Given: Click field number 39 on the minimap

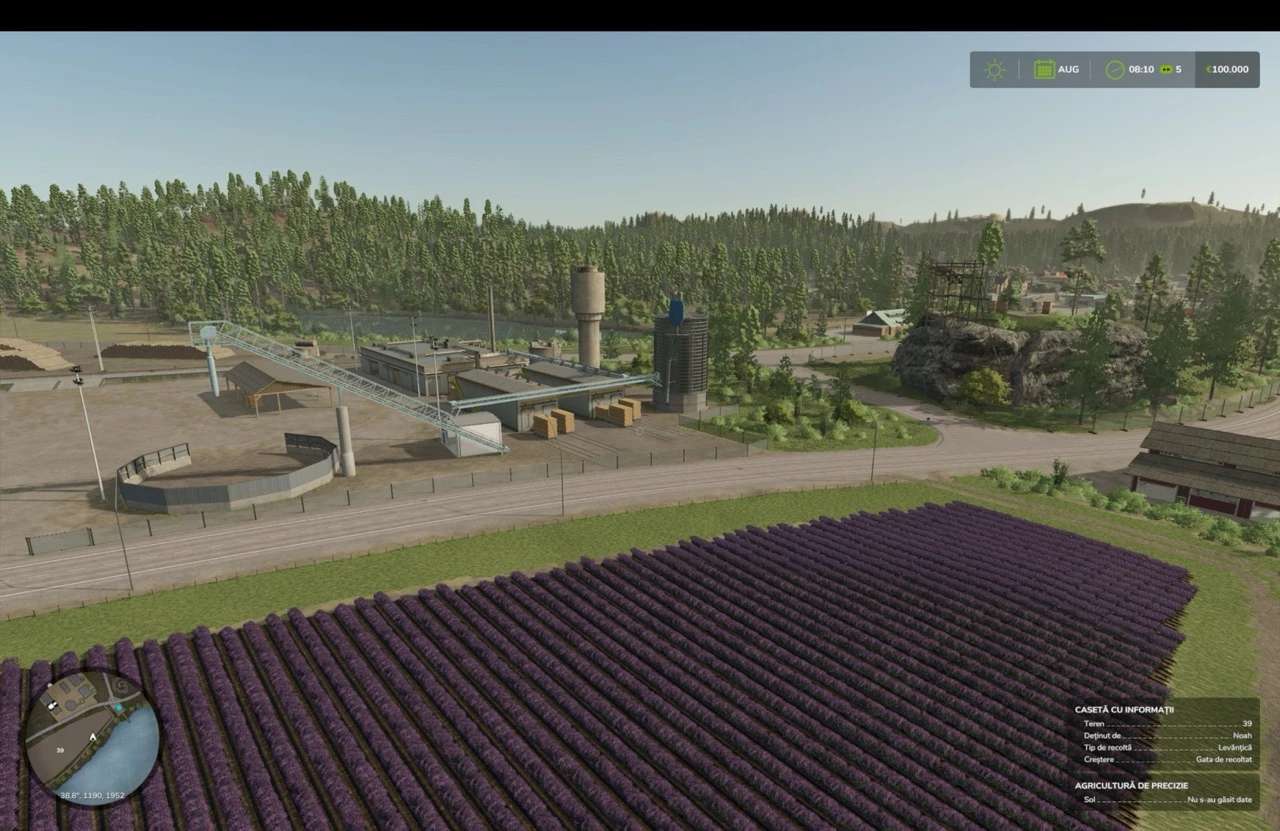Looking at the screenshot, I should tap(60, 750).
